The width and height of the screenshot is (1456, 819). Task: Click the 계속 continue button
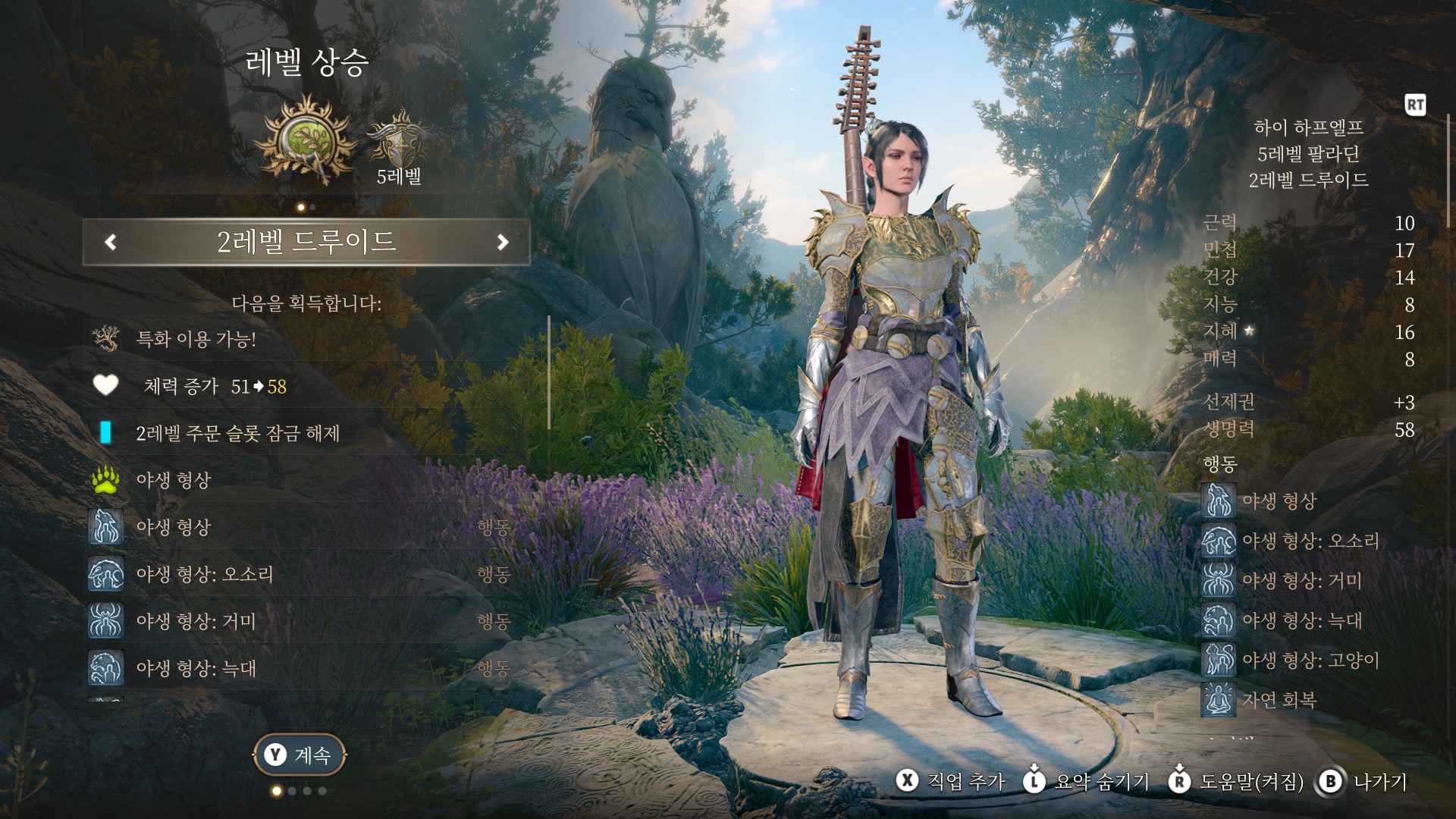pyautogui.click(x=300, y=755)
